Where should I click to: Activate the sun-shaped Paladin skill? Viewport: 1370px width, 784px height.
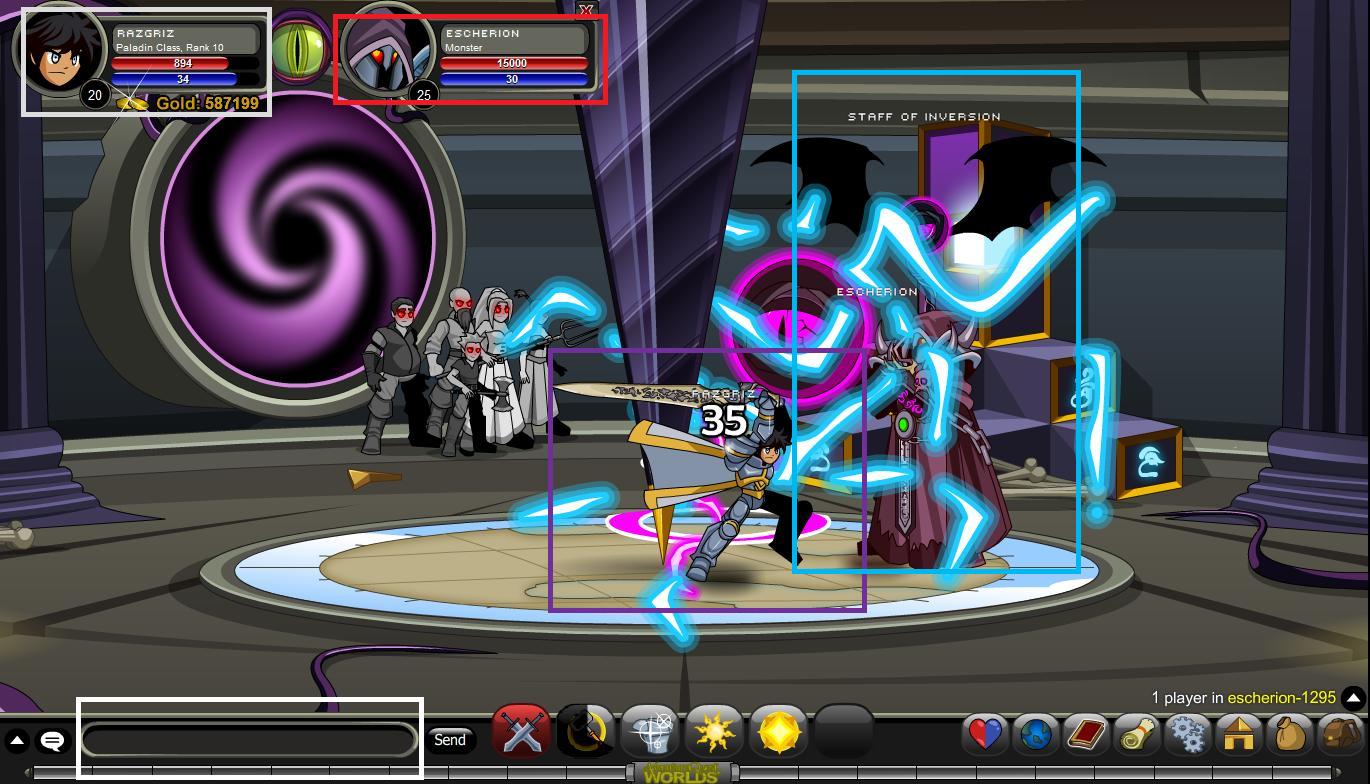tap(714, 733)
